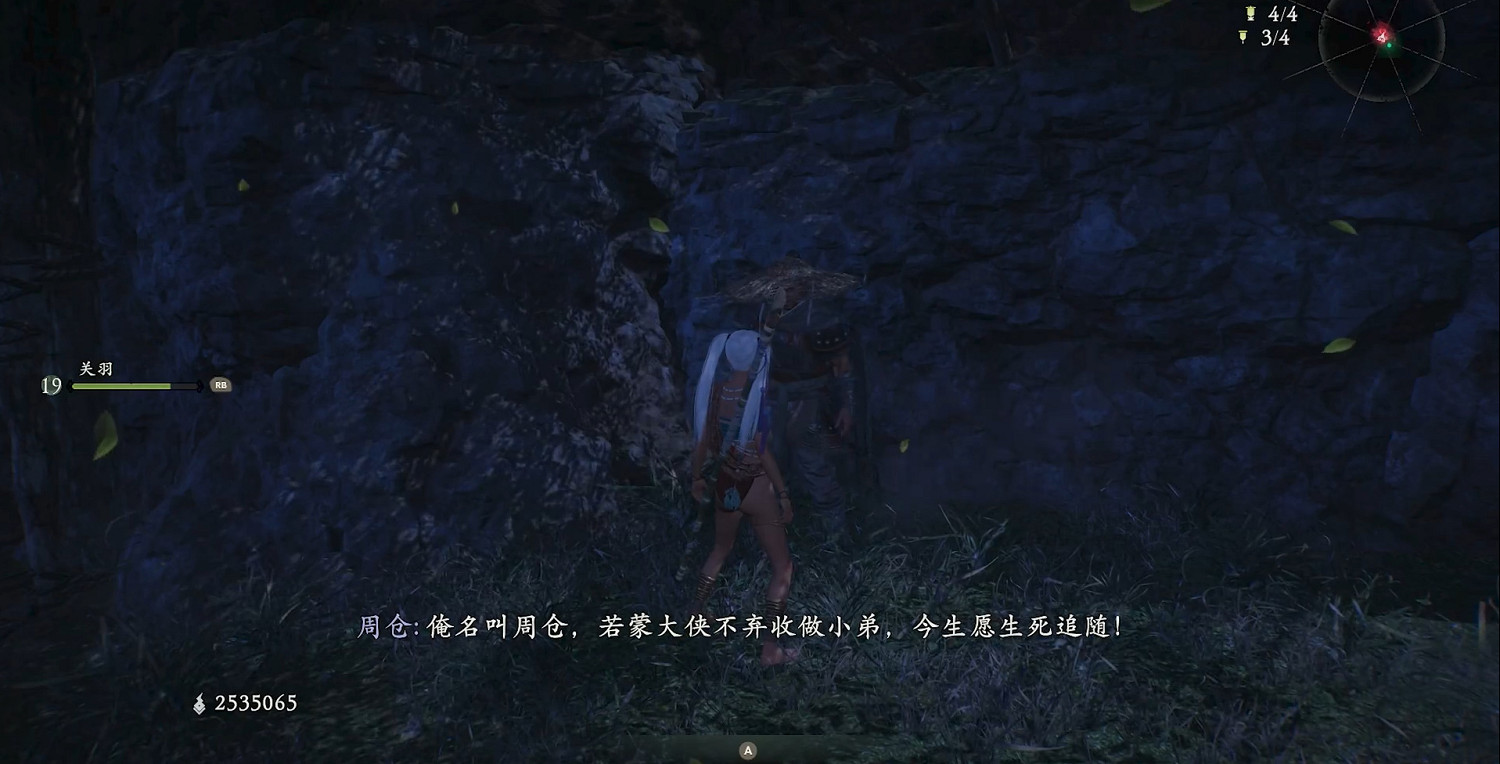Click the currency icon beside 2535065
This screenshot has width=1500, height=764.
click(x=200, y=702)
